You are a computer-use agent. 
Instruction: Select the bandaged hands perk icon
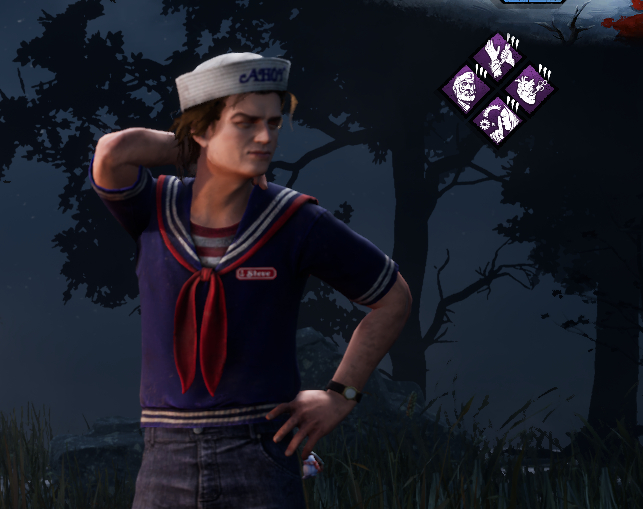point(496,58)
